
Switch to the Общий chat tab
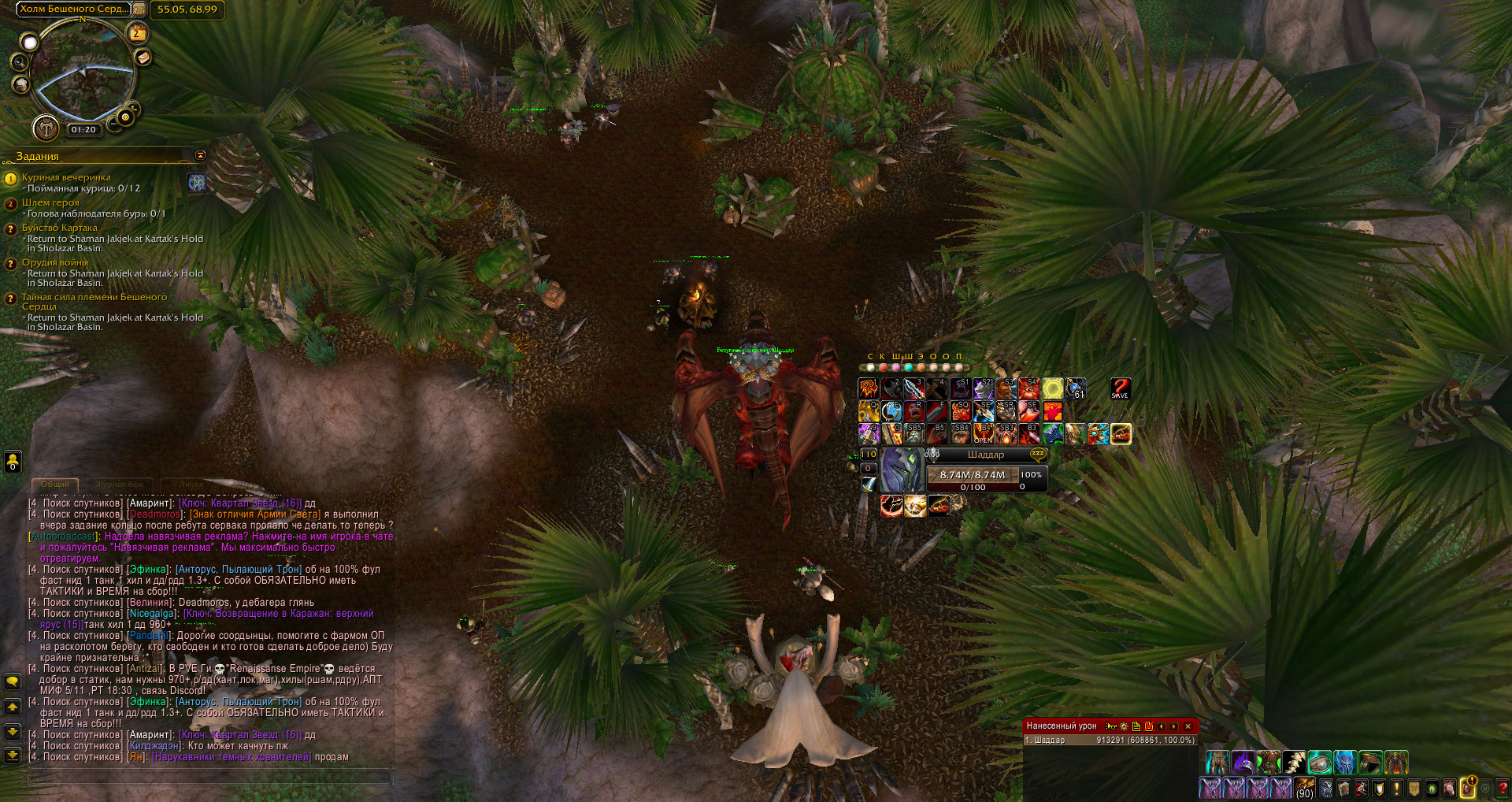coord(55,484)
